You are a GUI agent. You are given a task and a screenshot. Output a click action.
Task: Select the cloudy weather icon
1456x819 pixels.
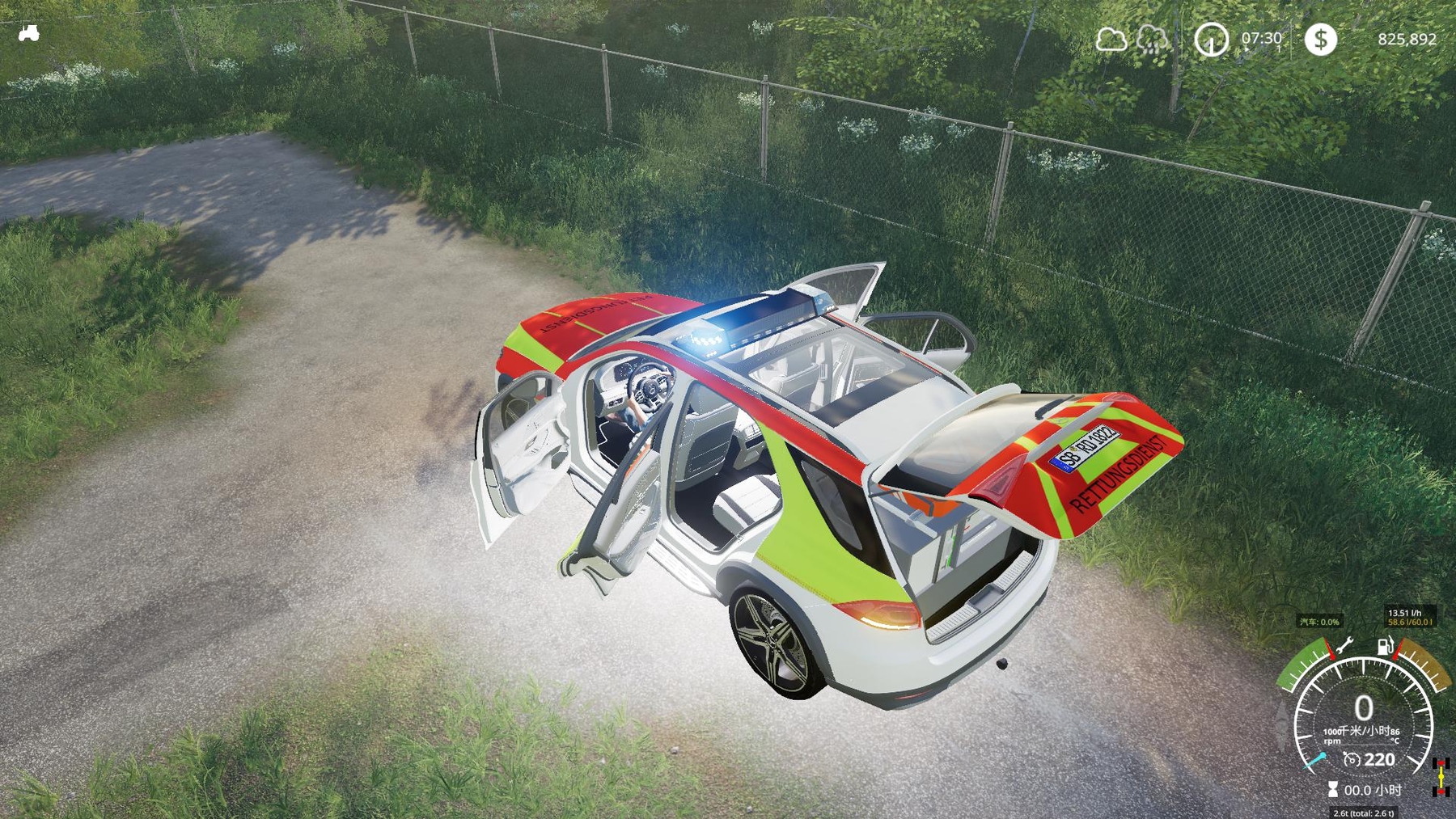1111,39
